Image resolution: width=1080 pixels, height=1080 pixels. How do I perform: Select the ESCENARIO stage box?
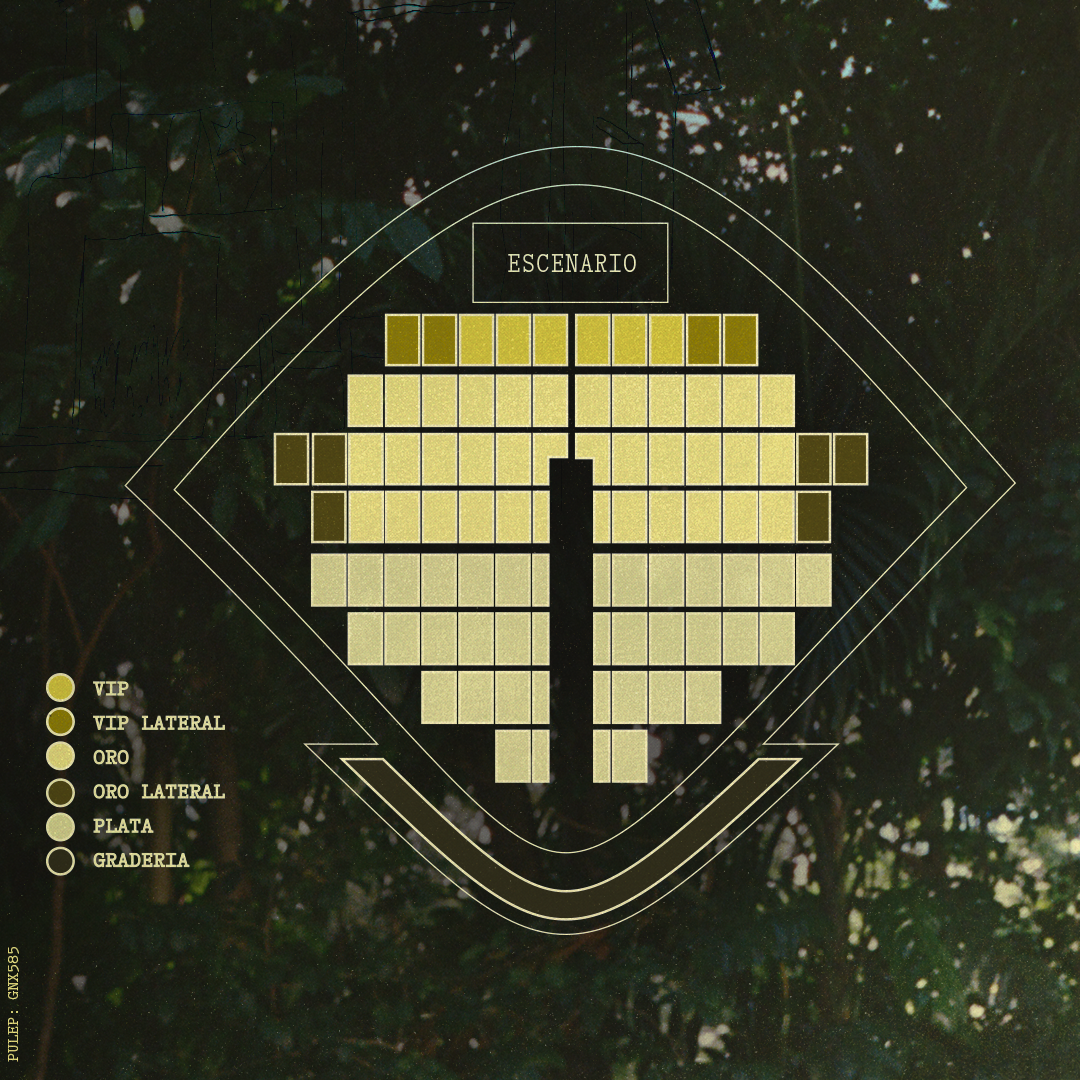click(570, 263)
